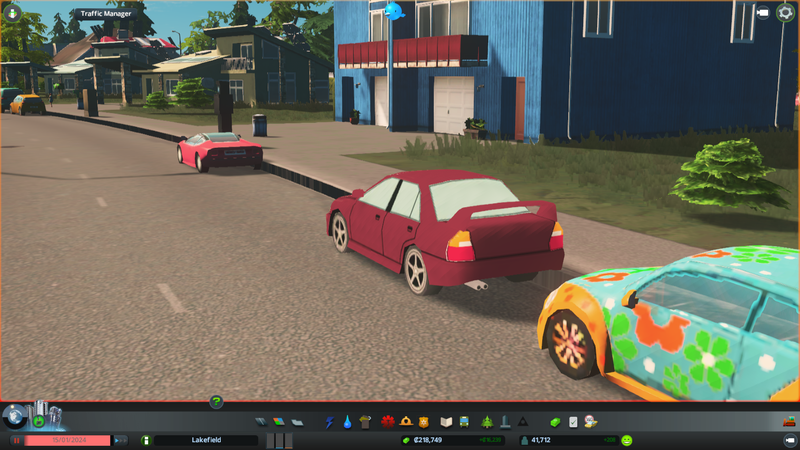Open the Education book menu

[x=447, y=422]
